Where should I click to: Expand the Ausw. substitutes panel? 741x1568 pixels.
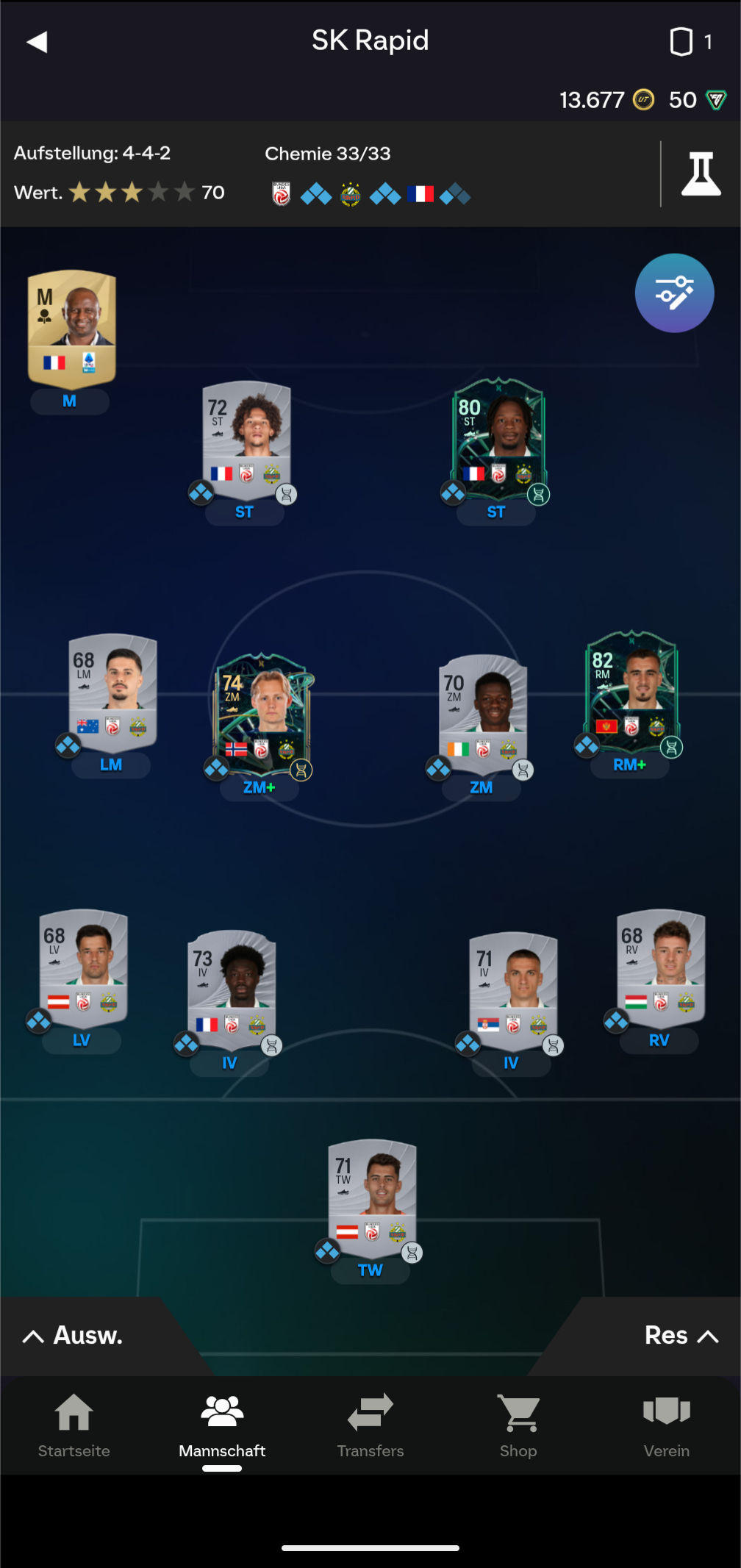click(x=74, y=1335)
